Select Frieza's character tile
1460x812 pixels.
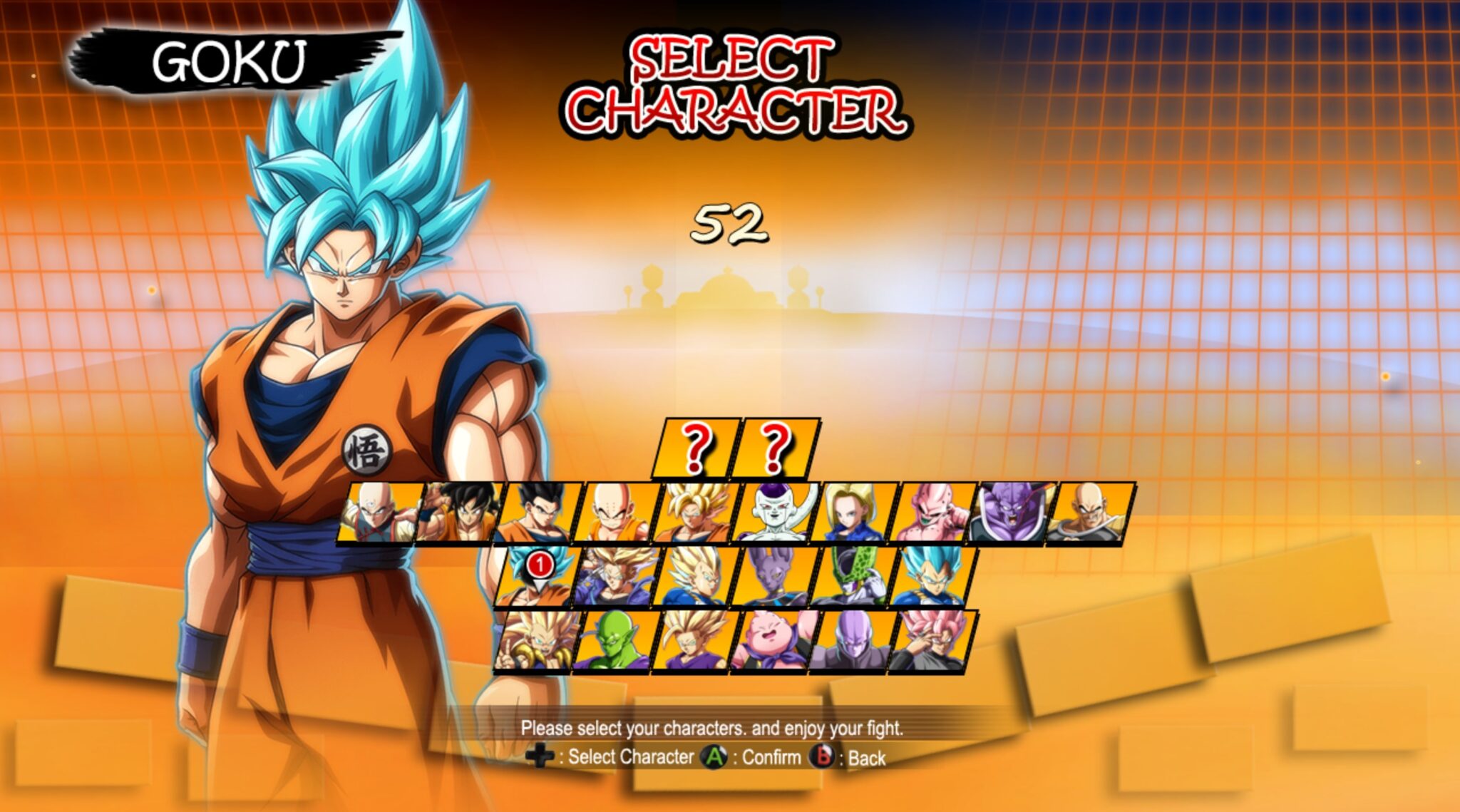[x=775, y=513]
